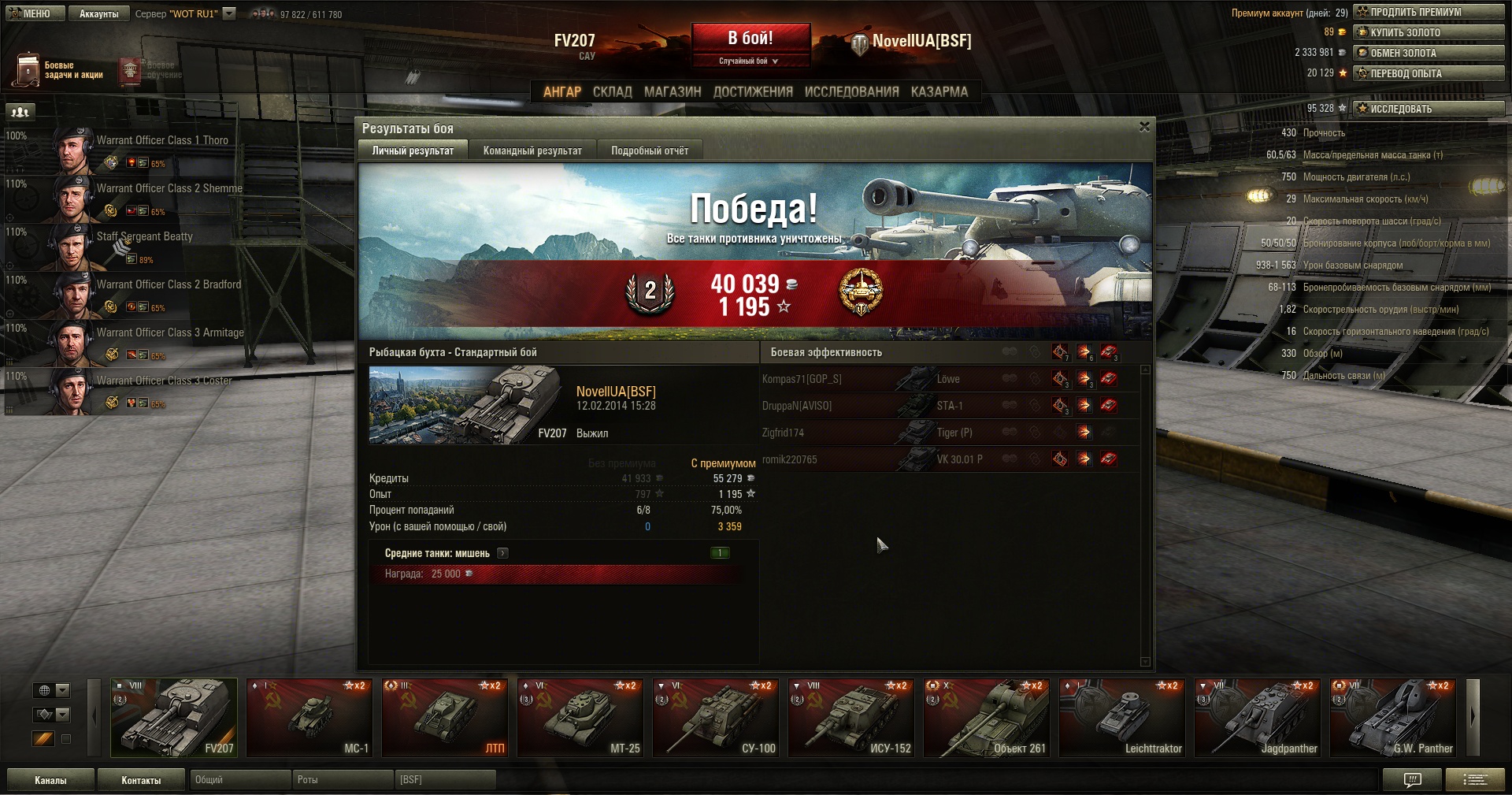The height and width of the screenshot is (795, 1512).
Task: Click the ИССЛЕДОВАТЬ research button
Action: click(1428, 109)
